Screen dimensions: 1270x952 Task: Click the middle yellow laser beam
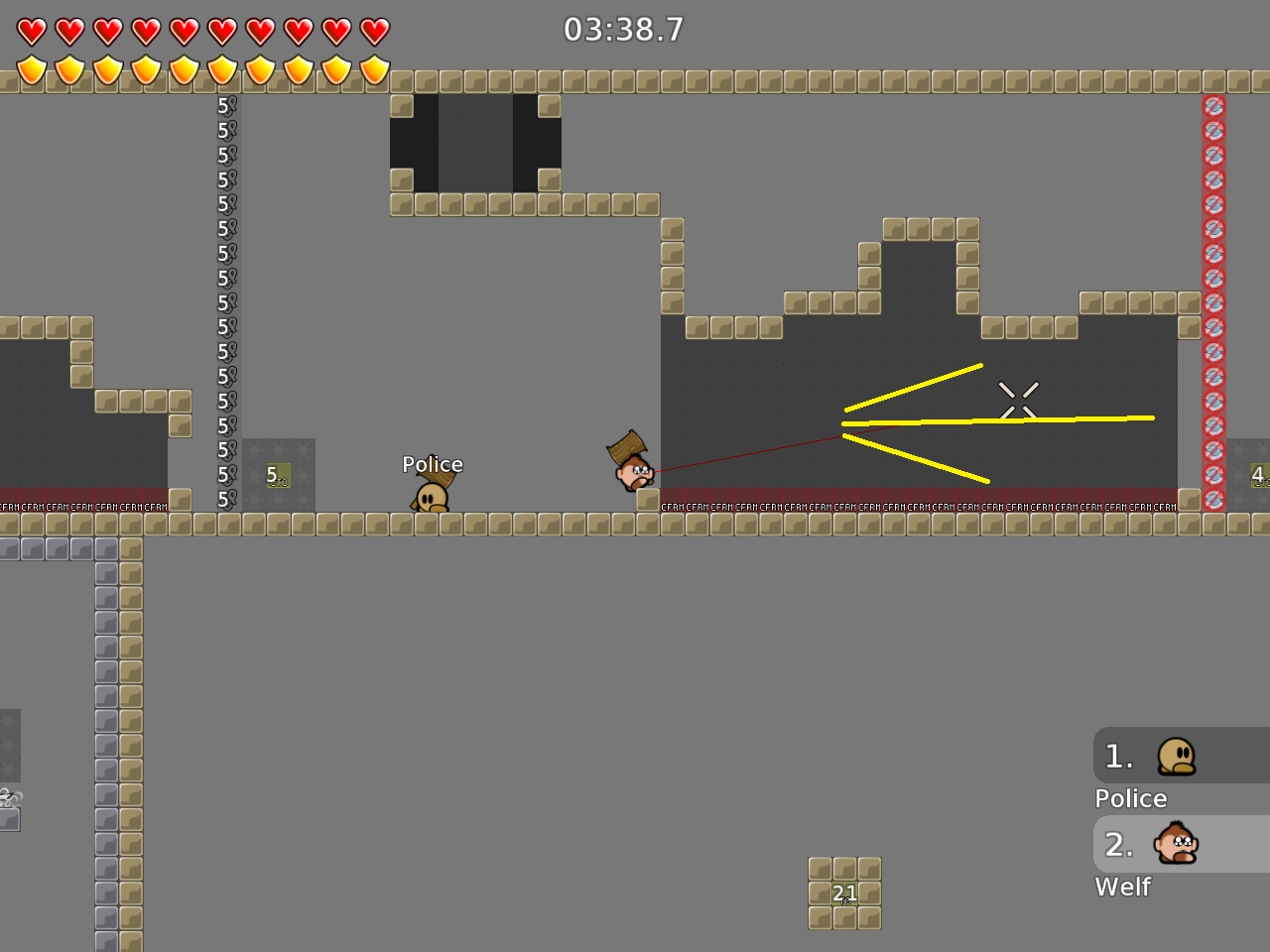pos(992,418)
